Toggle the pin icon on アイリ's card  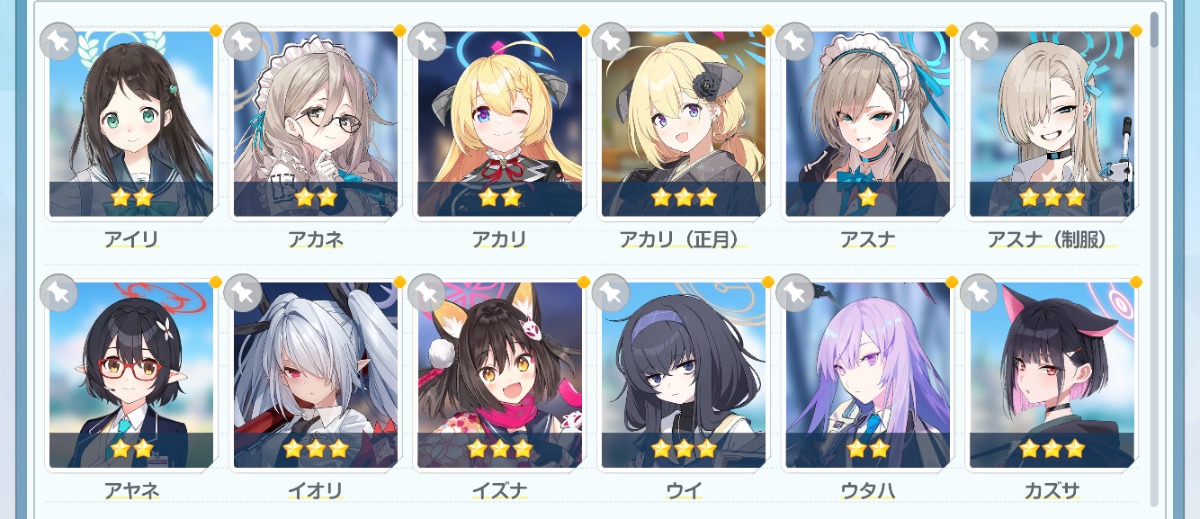click(x=59, y=41)
